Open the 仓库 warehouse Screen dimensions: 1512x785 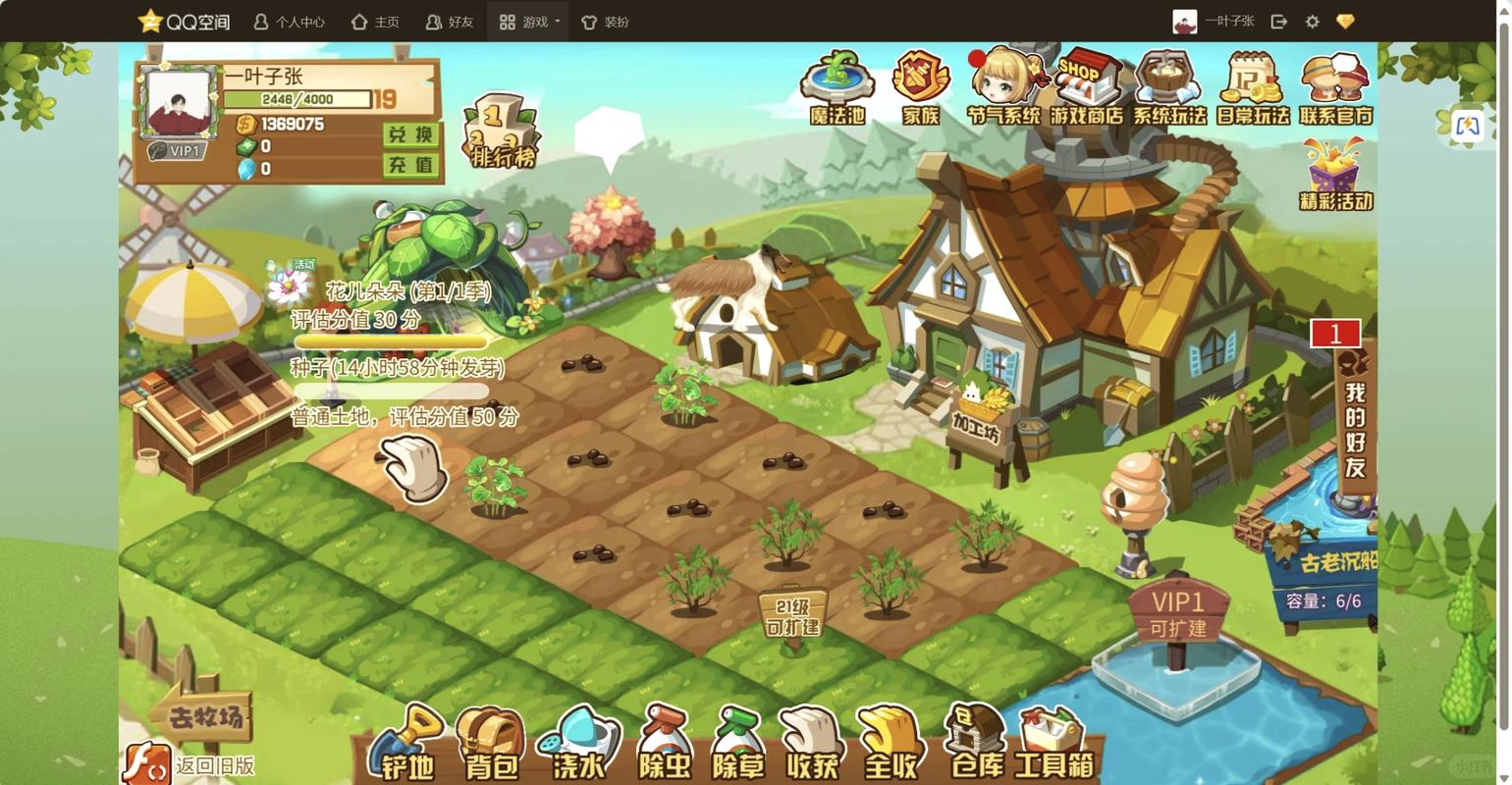tap(976, 744)
